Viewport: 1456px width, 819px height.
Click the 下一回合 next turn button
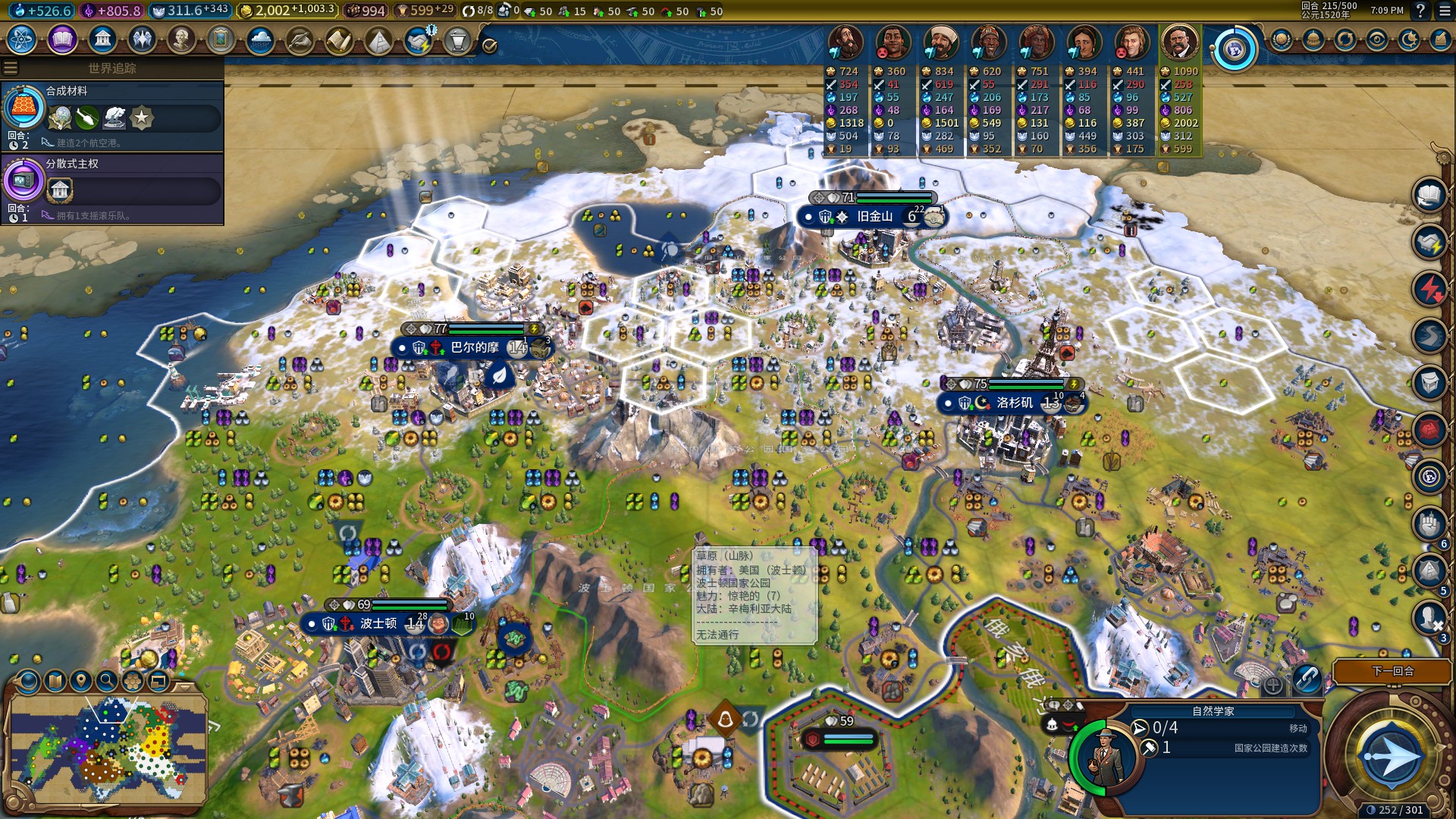coord(1392,671)
